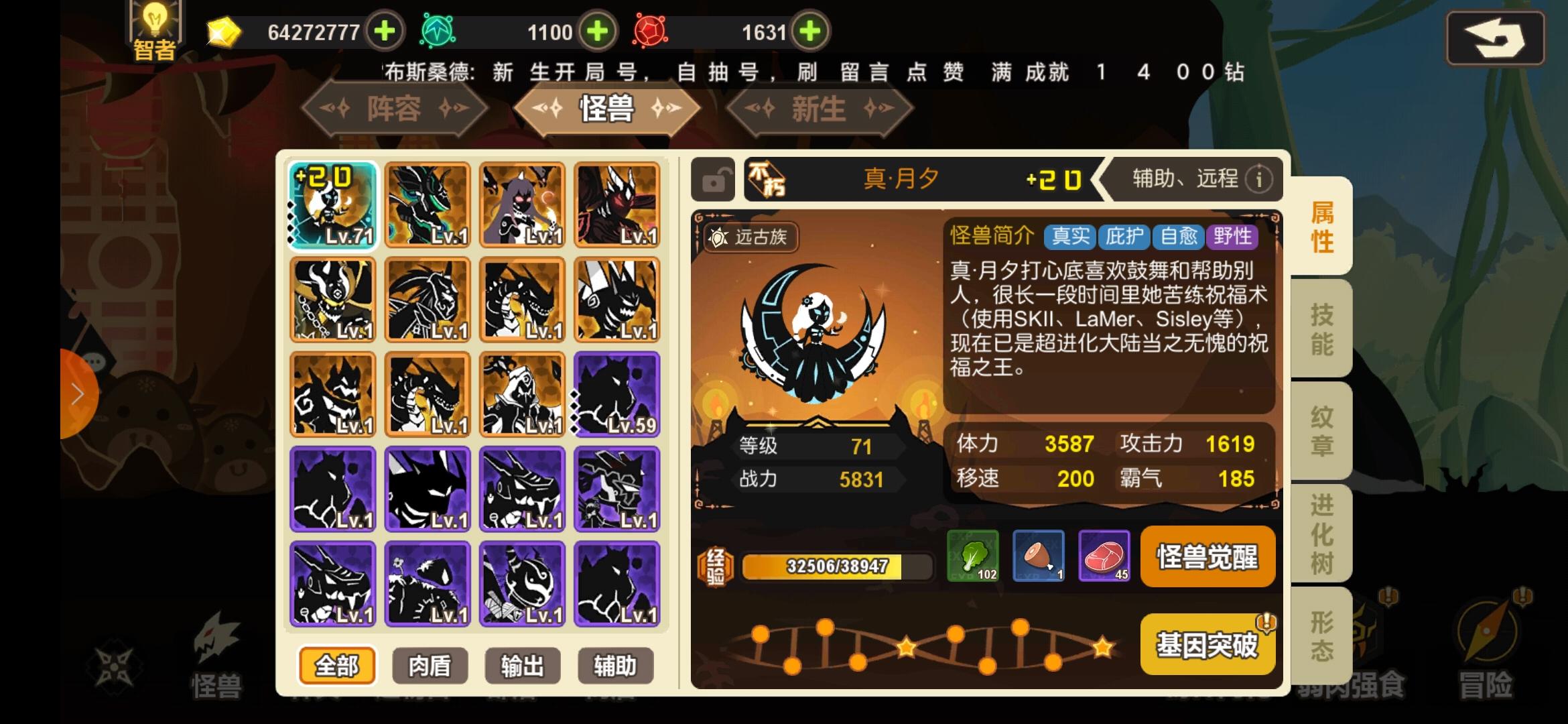Click the 远古族 clan badge
Image resolution: width=1568 pixels, height=724 pixels.
pos(750,238)
